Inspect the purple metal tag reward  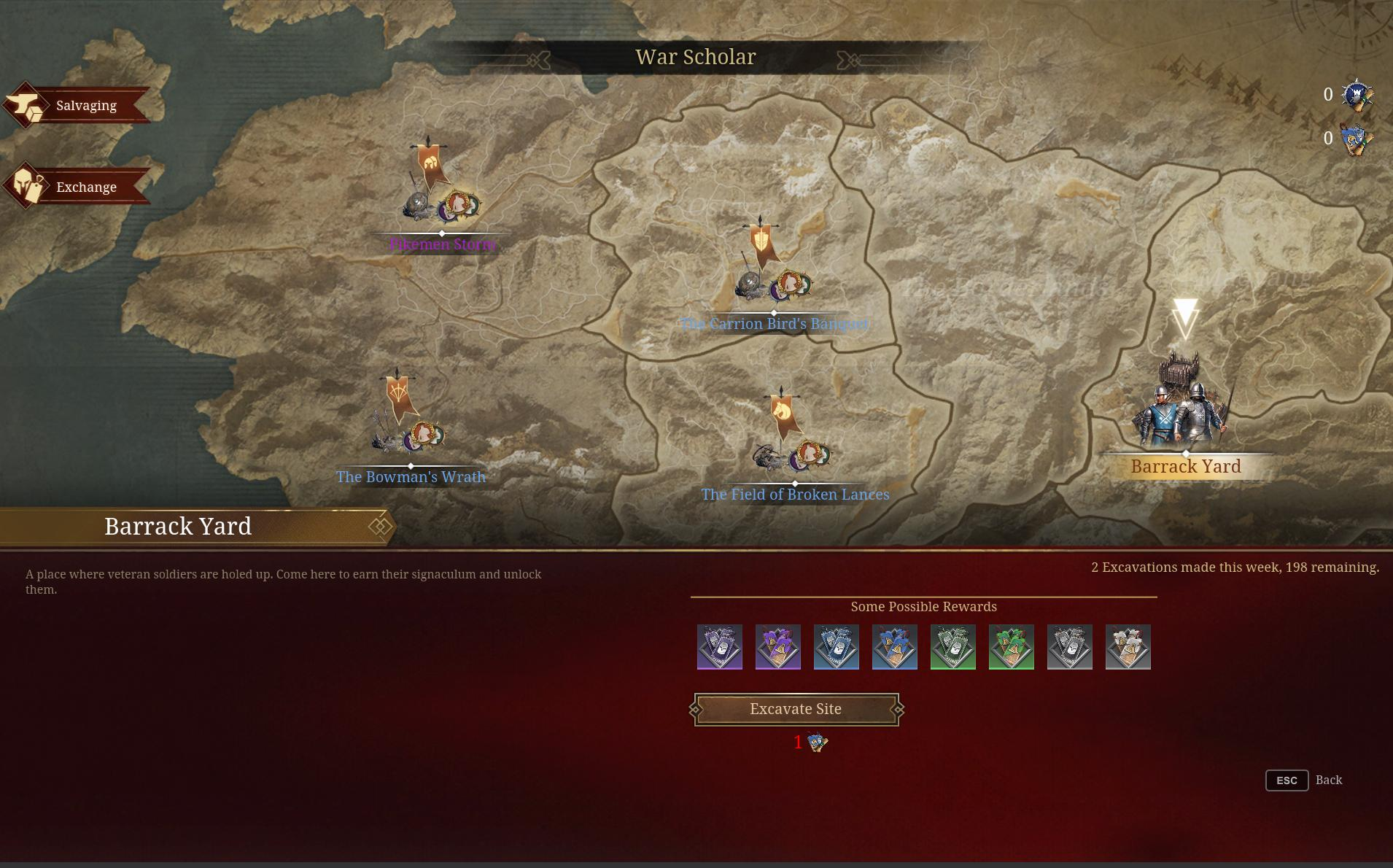click(x=720, y=647)
